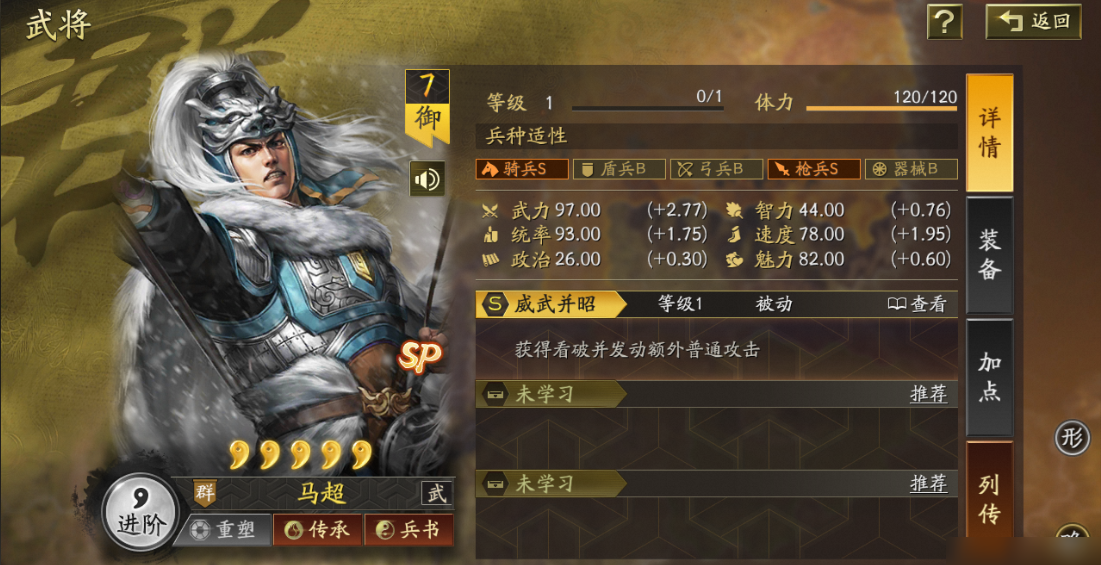Tap the 弓兵B archer aptitude badge
The image size is (1101, 565).
716,169
